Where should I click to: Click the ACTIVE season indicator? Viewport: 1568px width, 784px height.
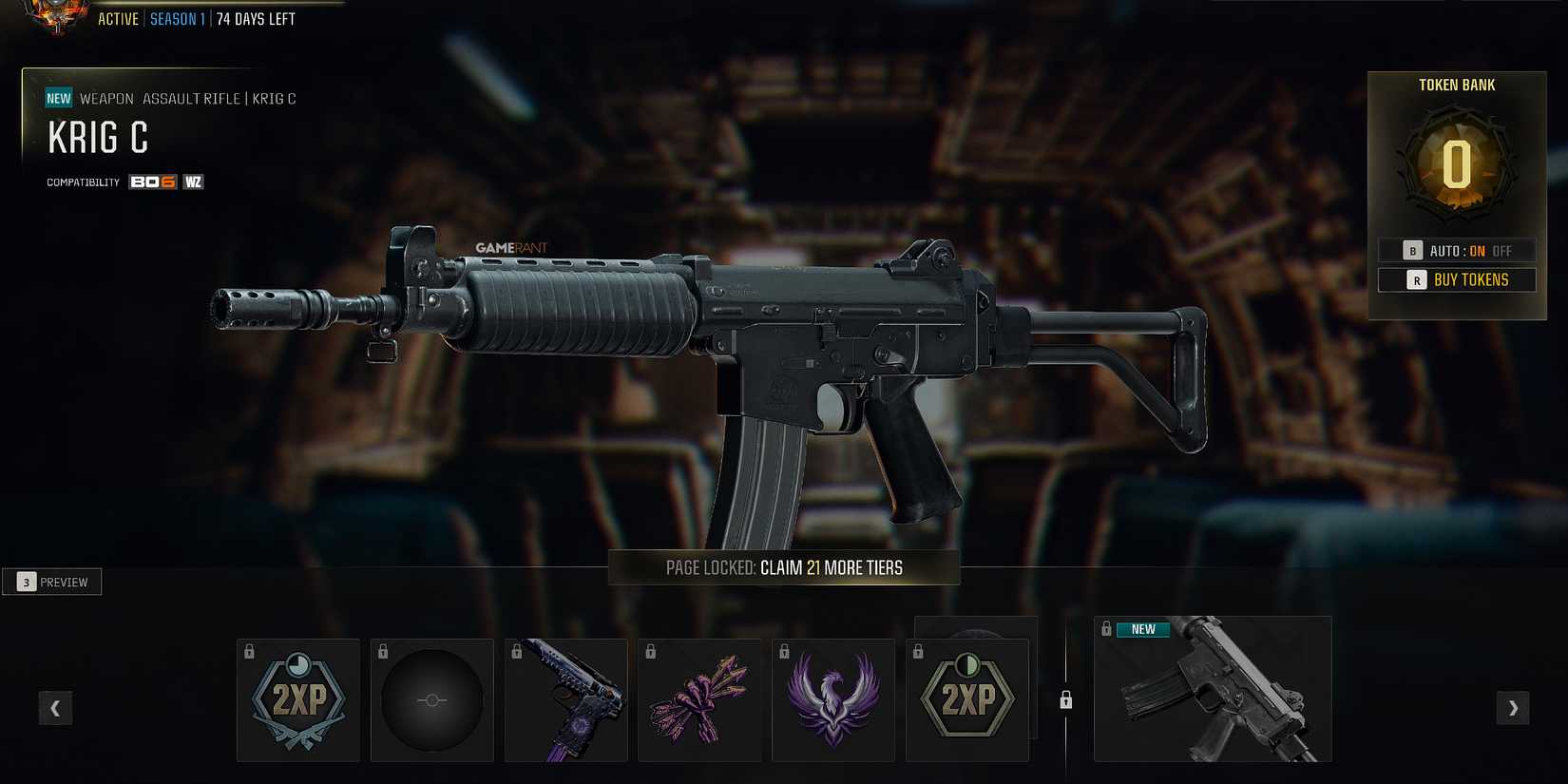point(120,18)
